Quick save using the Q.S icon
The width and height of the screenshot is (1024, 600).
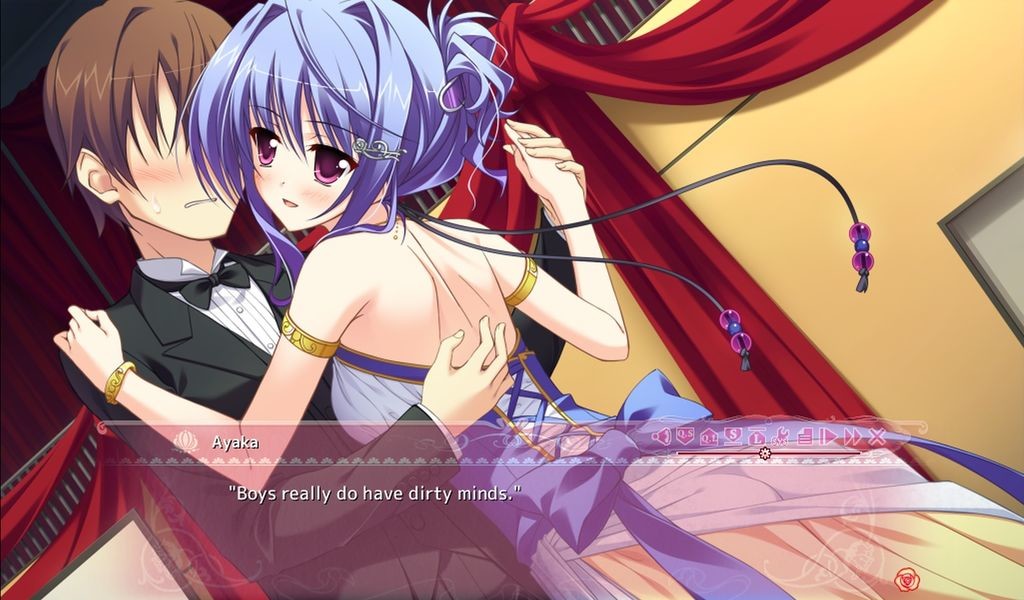click(x=685, y=436)
